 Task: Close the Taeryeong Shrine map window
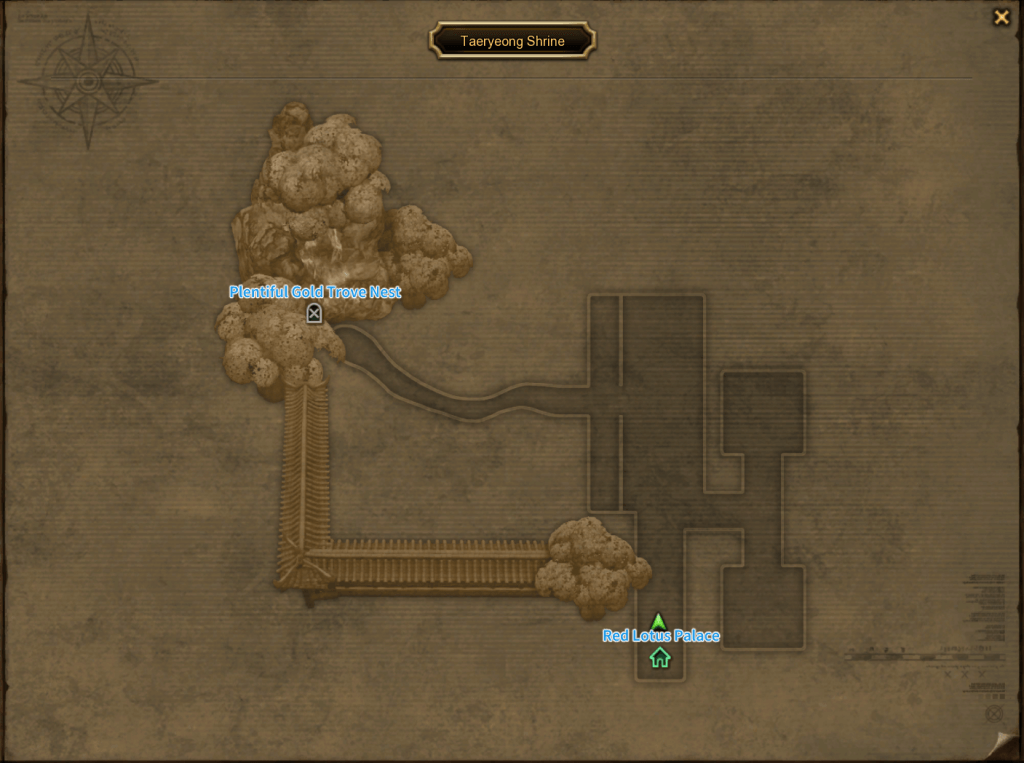tap(1000, 17)
